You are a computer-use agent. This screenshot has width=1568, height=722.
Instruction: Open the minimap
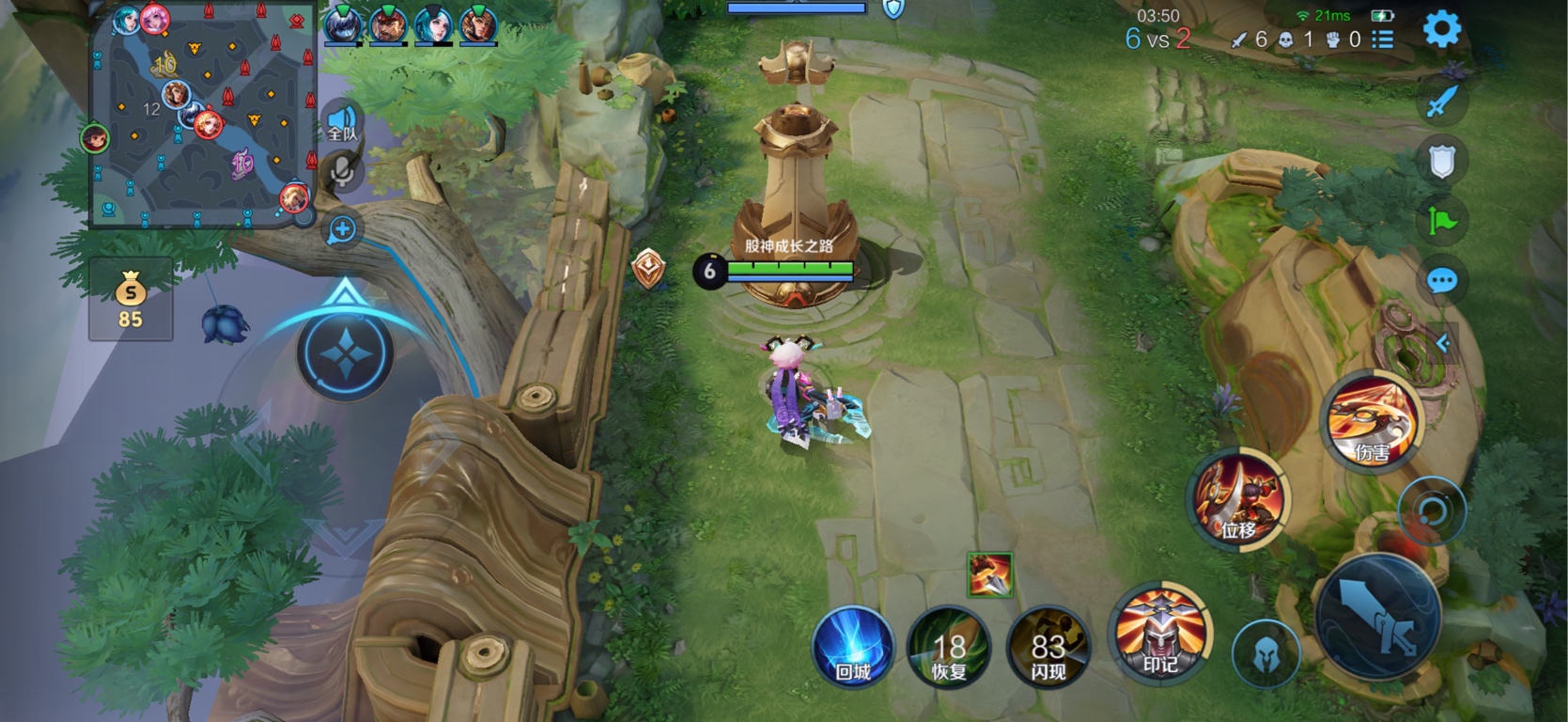coord(202,115)
